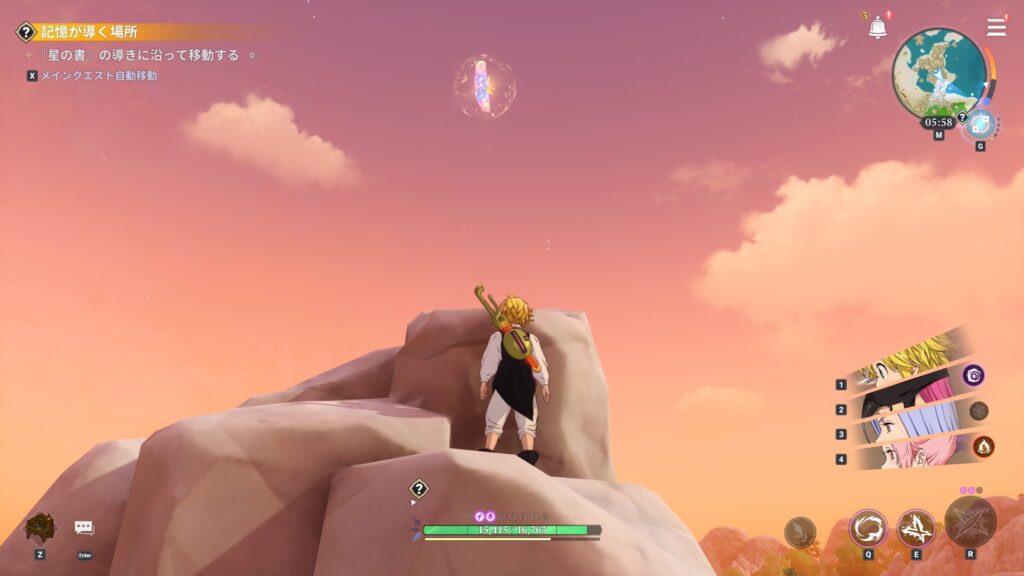Open the hamburger main menu
The height and width of the screenshot is (576, 1024).
coord(996,27)
